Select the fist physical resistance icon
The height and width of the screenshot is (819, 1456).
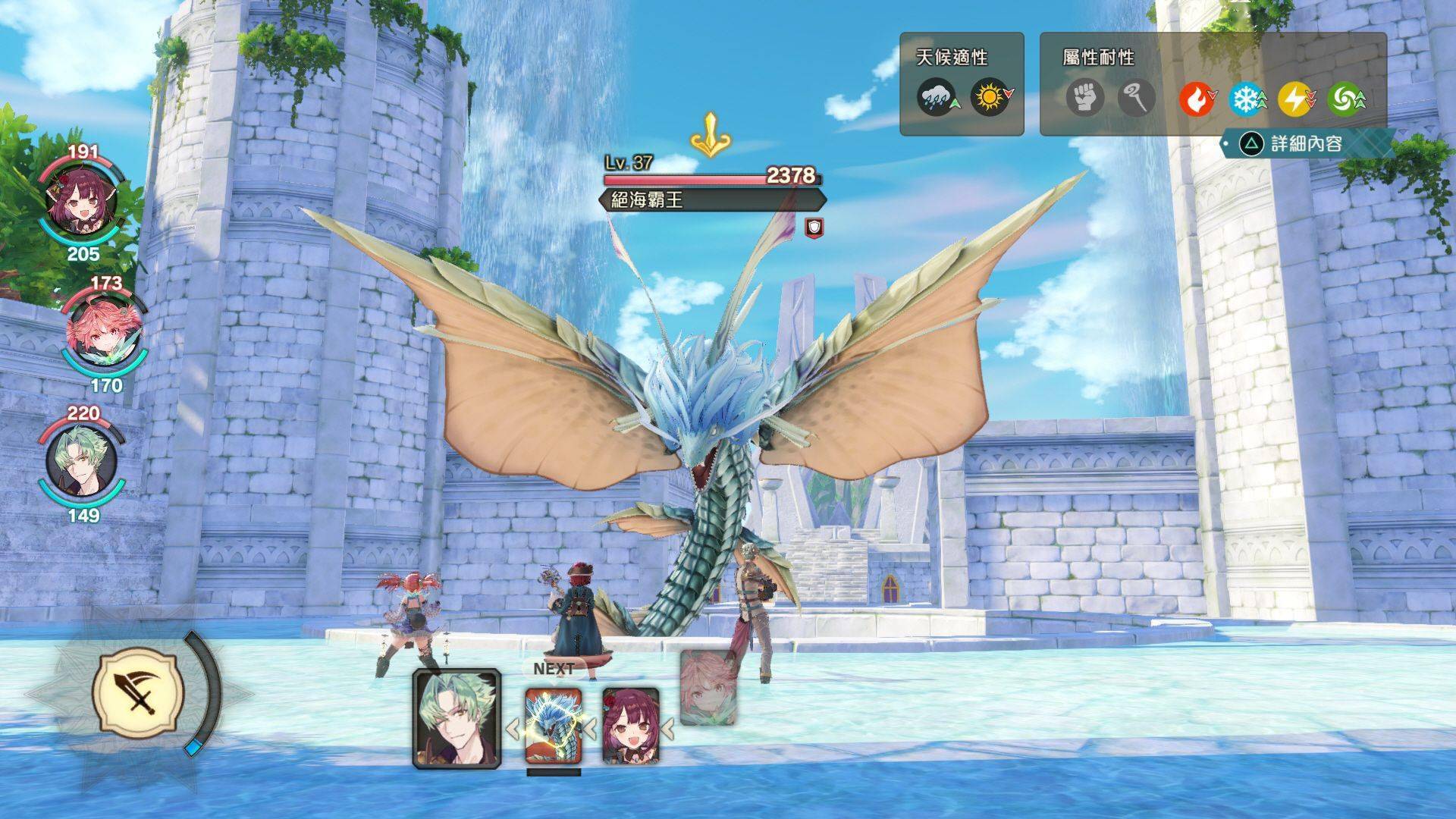click(1084, 99)
